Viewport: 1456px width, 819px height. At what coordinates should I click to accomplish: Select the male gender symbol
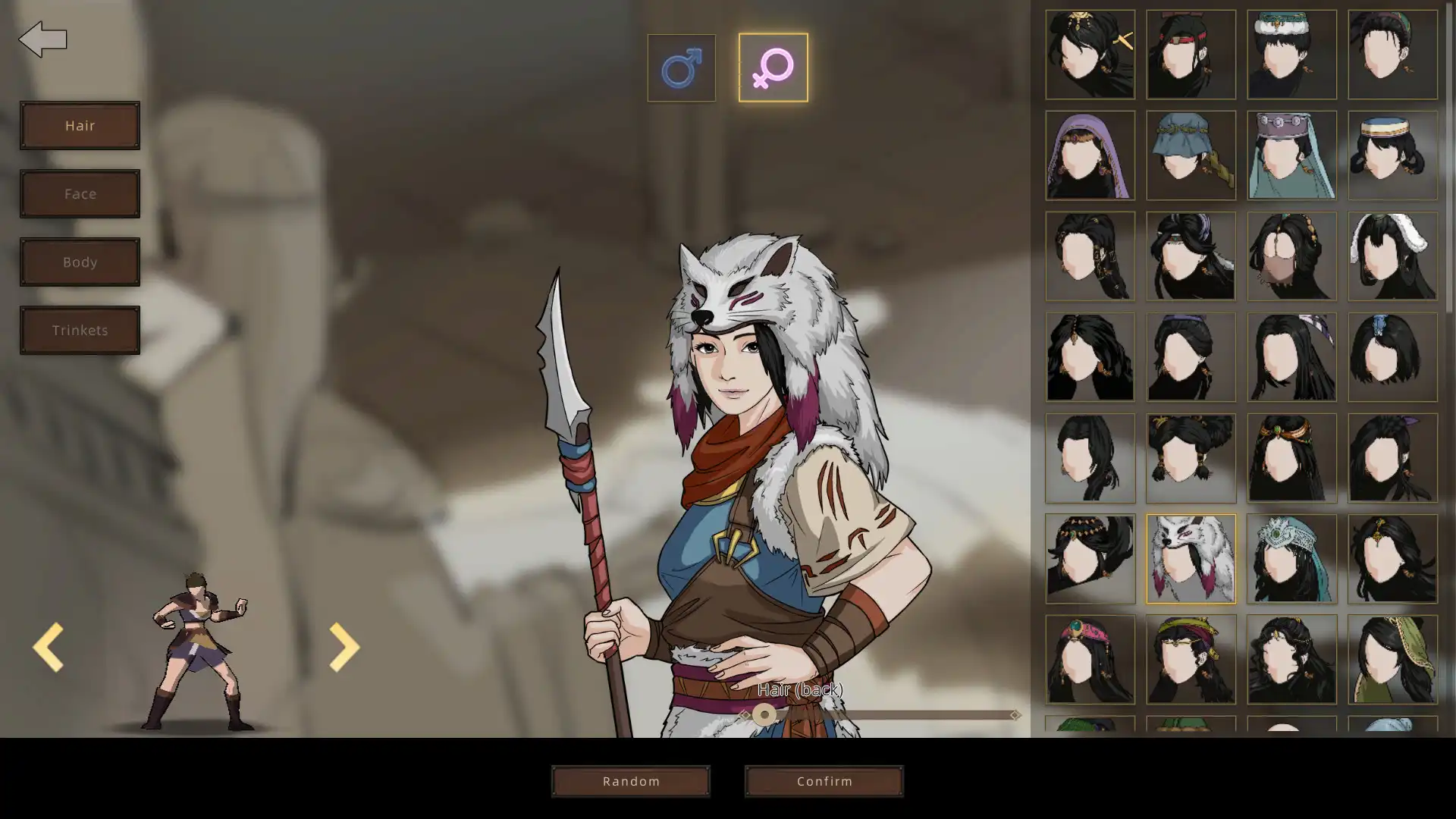[x=681, y=67]
